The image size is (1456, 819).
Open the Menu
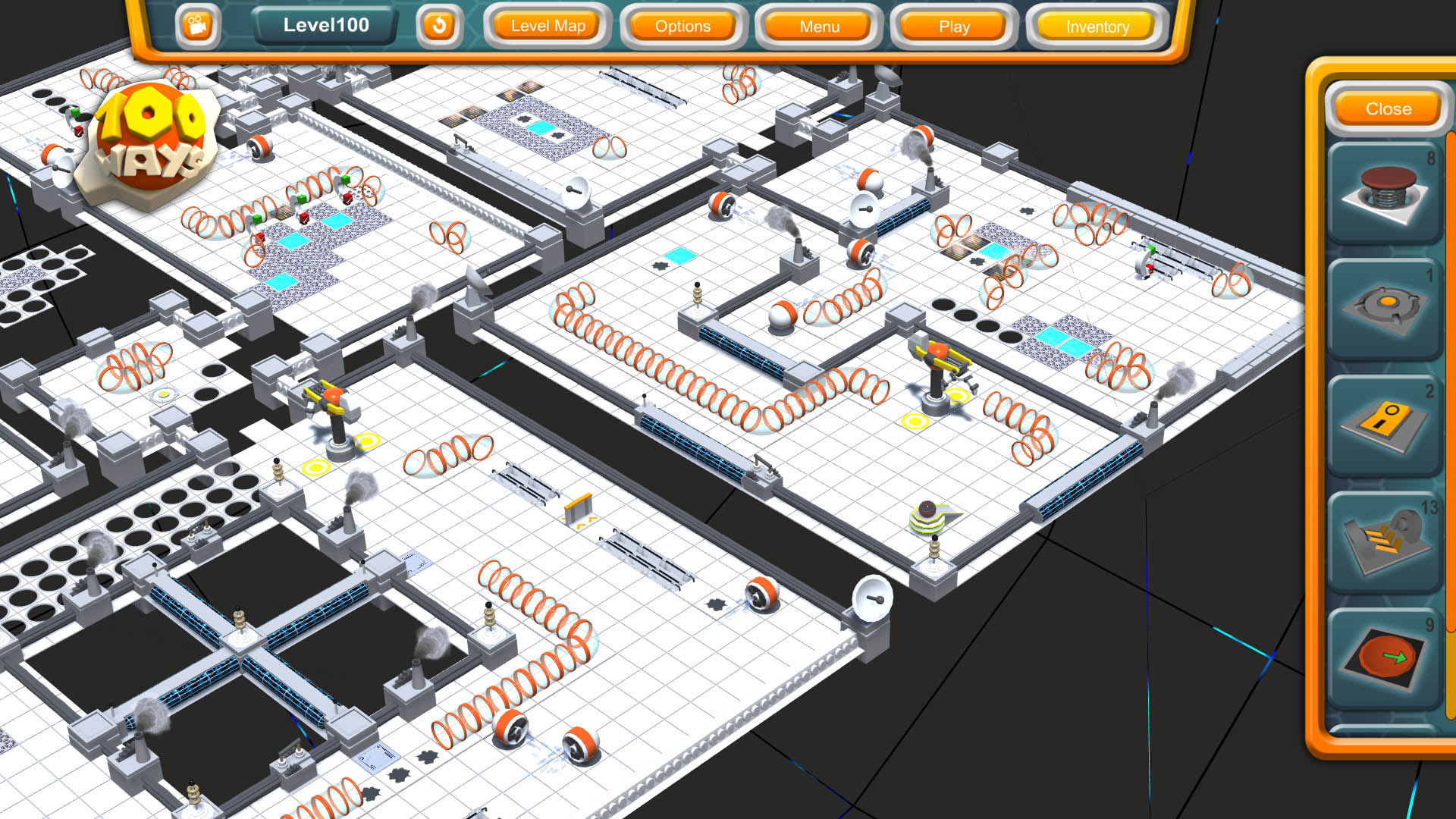pyautogui.click(x=817, y=26)
